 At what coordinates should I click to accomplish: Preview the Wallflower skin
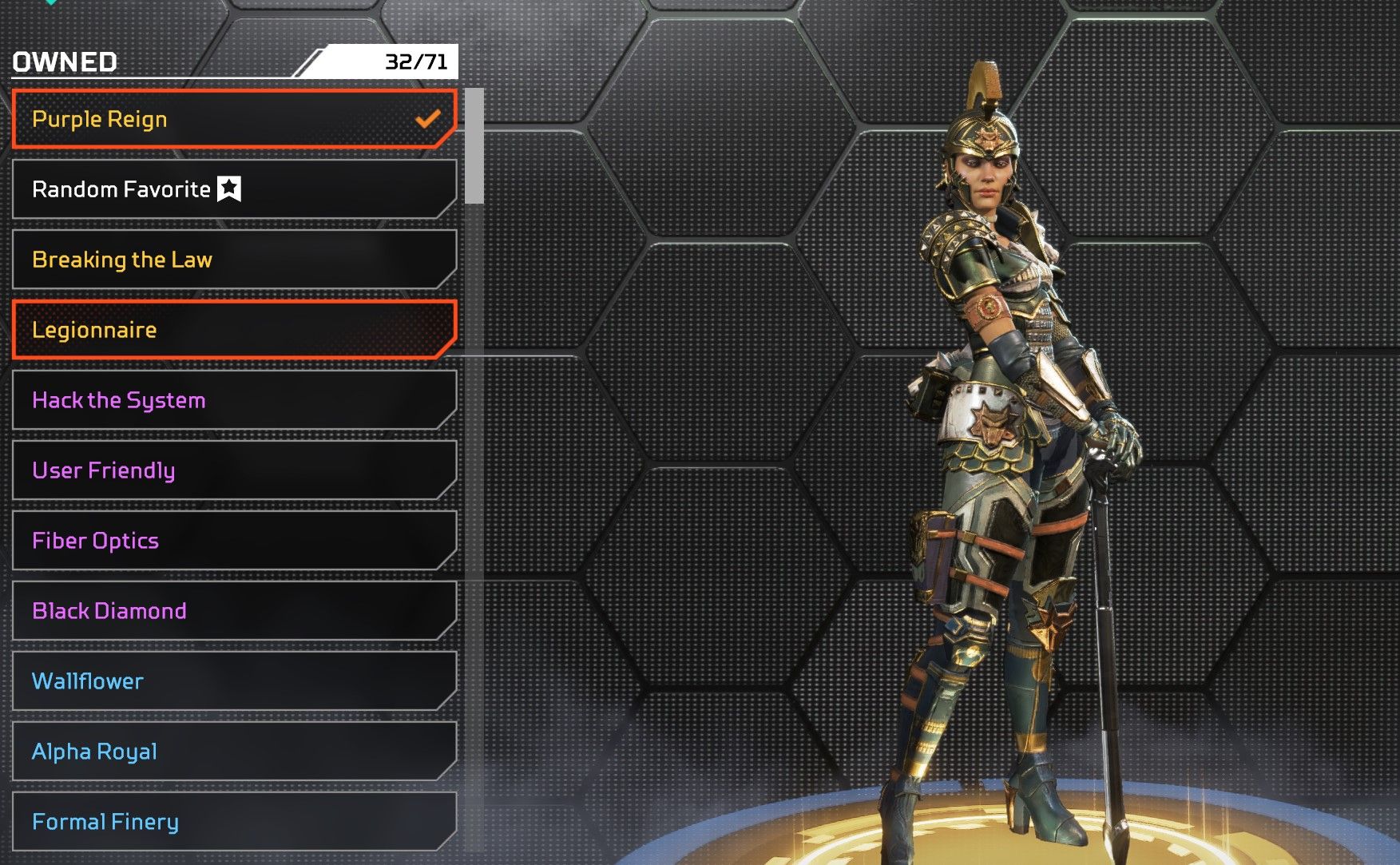coord(233,681)
